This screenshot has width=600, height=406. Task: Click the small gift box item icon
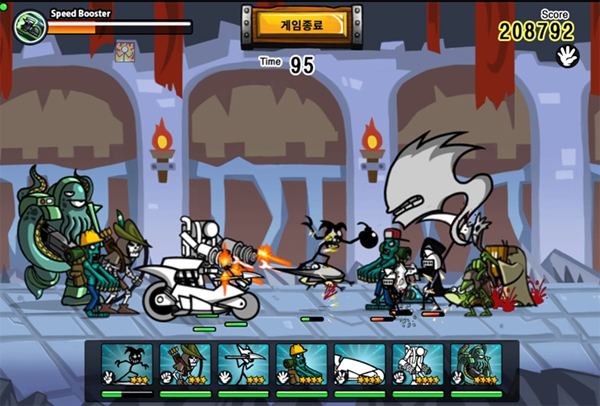click(x=125, y=52)
